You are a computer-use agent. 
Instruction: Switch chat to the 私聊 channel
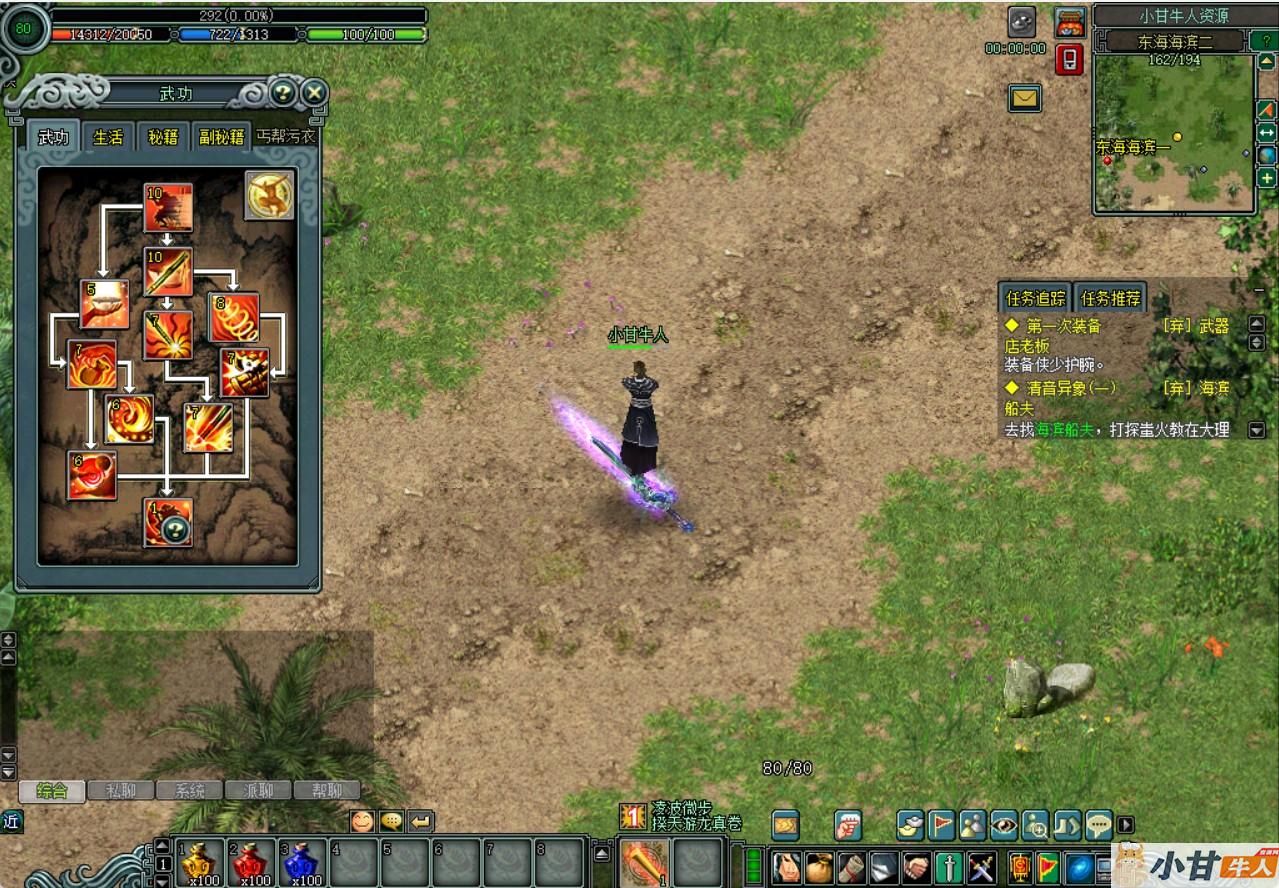[x=122, y=790]
